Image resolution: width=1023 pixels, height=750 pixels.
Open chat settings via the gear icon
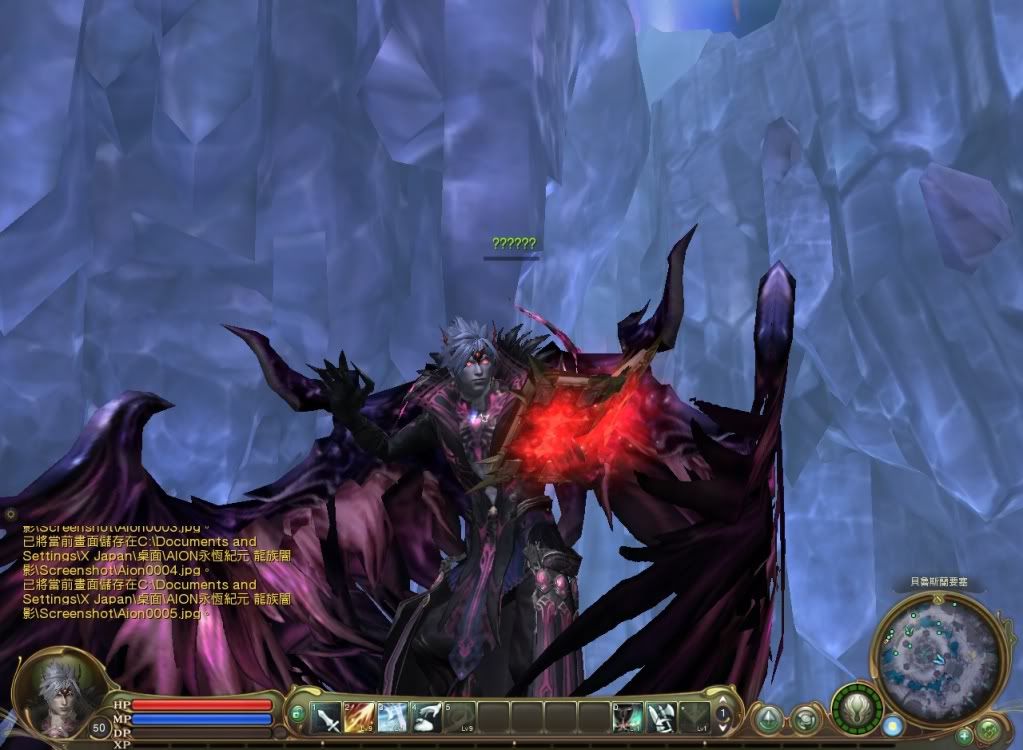(11, 513)
